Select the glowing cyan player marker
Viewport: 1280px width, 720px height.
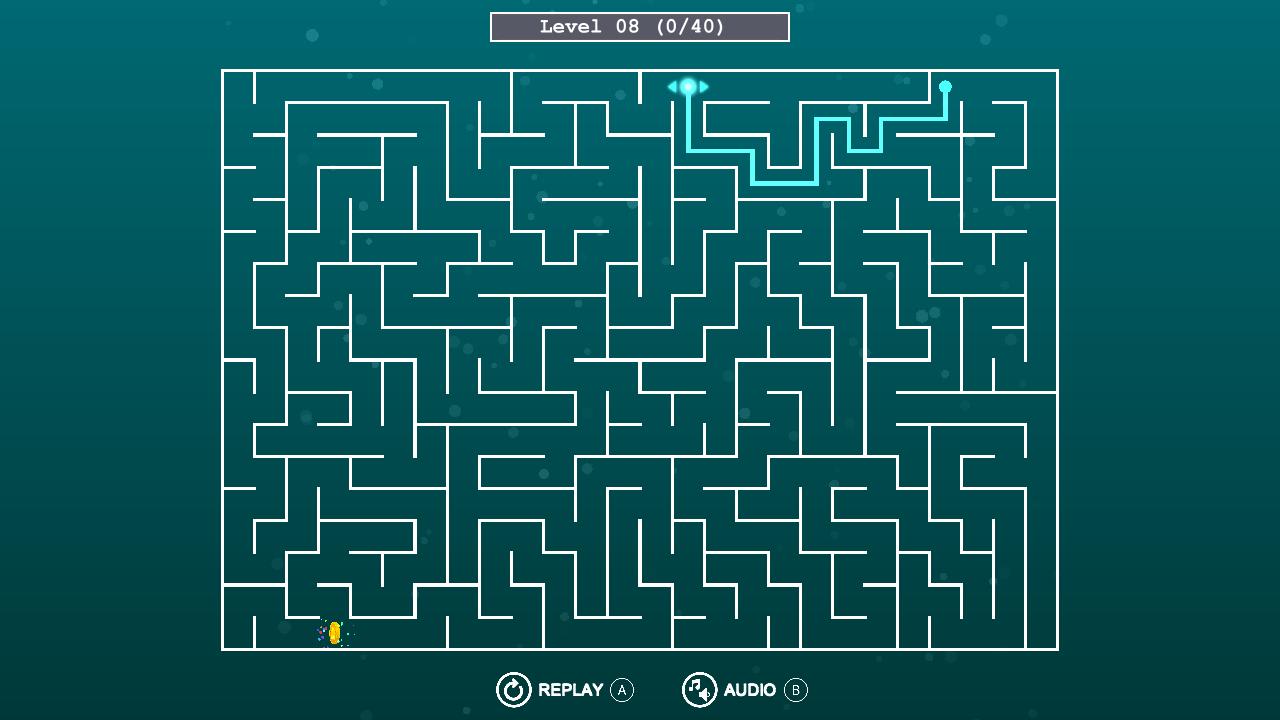688,87
